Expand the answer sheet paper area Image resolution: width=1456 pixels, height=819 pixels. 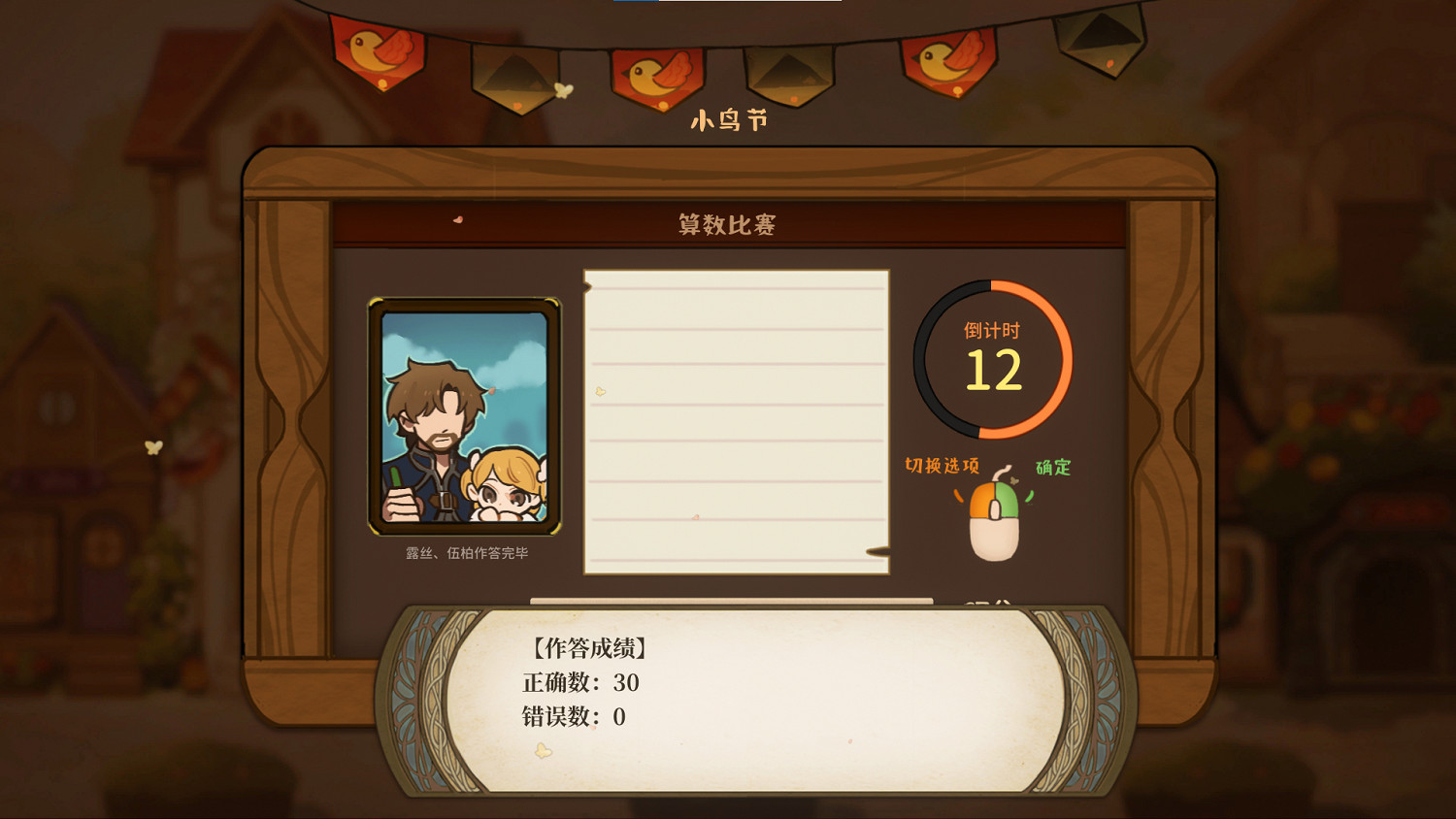click(x=735, y=422)
